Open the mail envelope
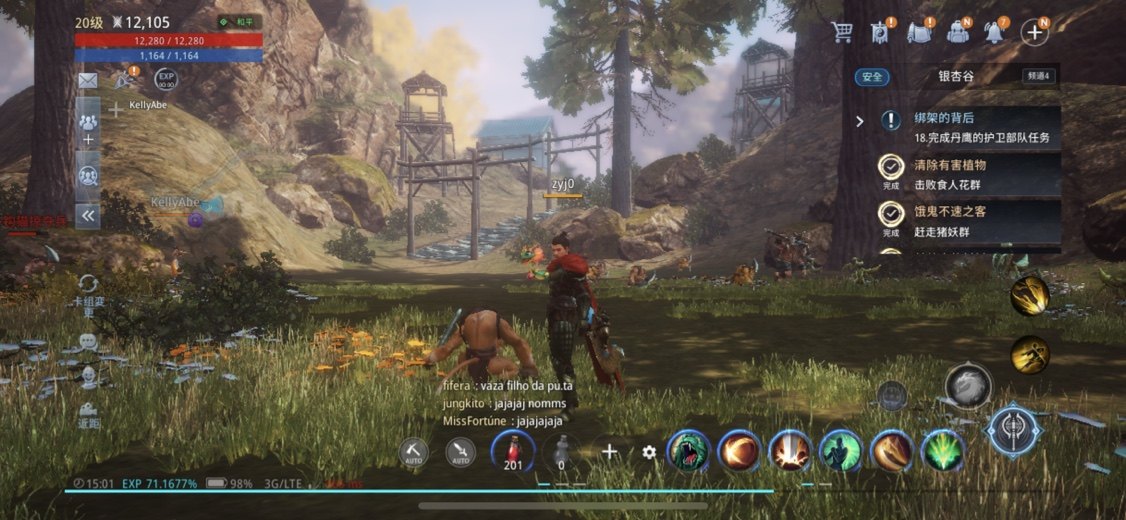 click(x=88, y=80)
